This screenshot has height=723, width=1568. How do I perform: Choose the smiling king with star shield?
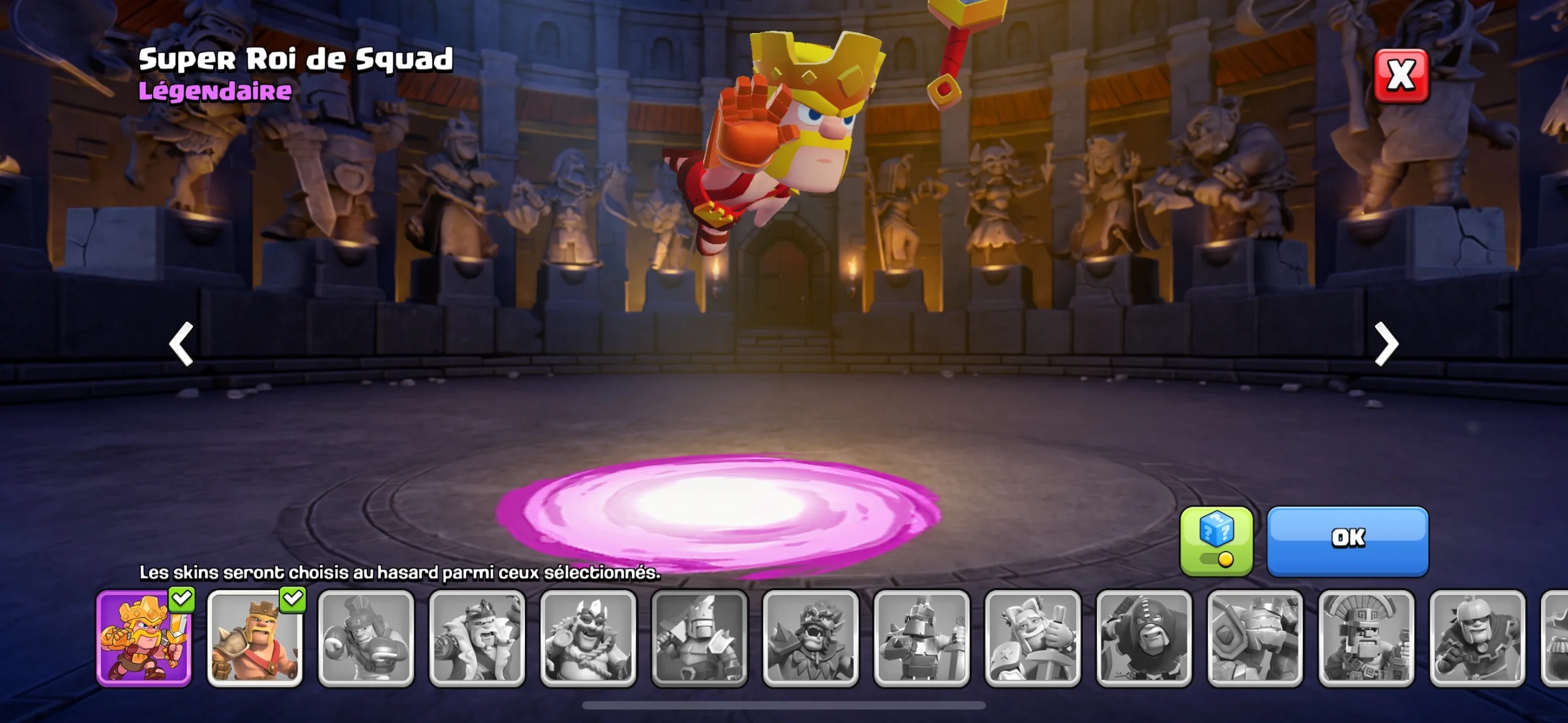1033,638
